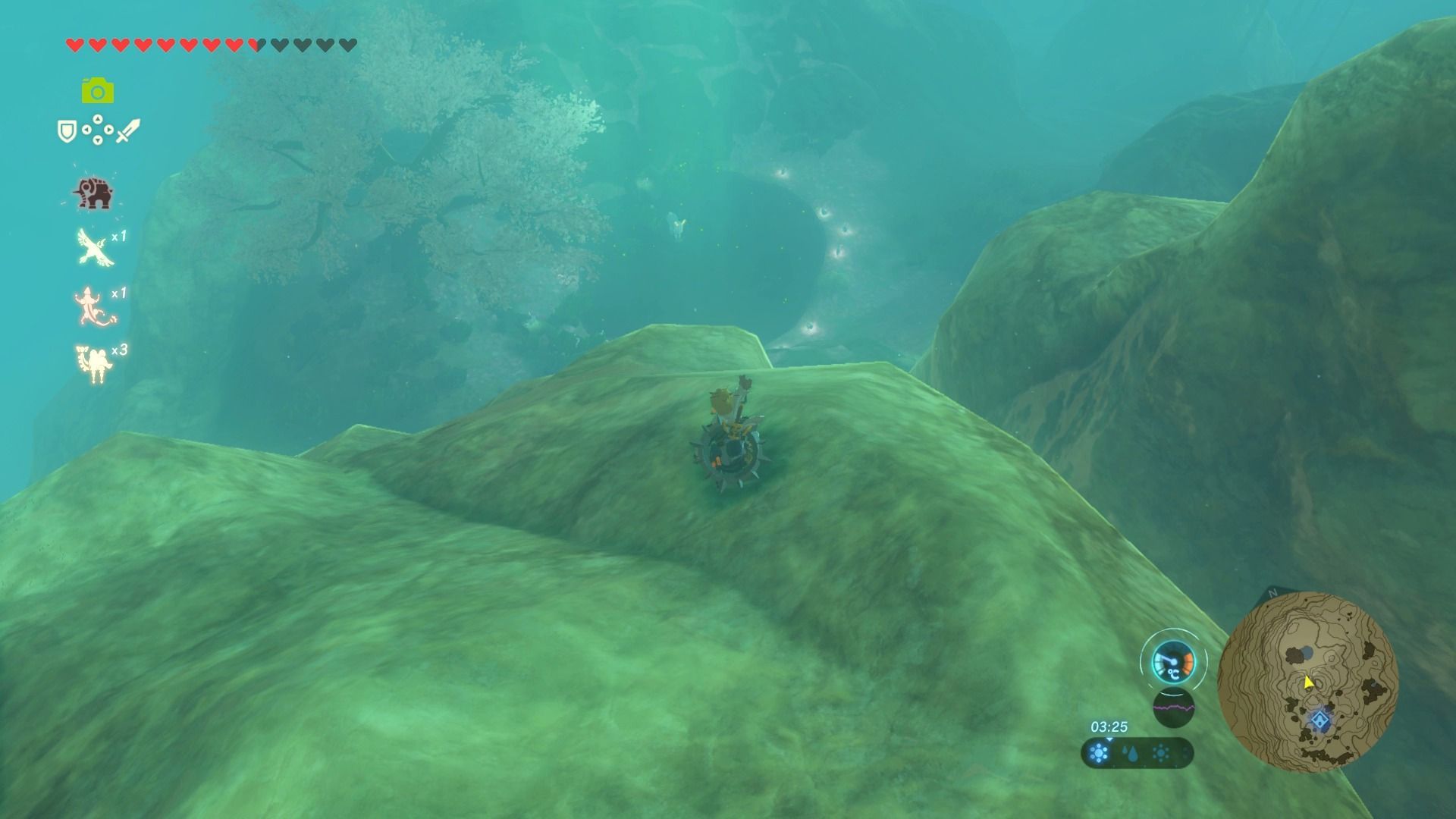The image size is (1456, 819).
Task: Choose the lizard champion ability icon
Action: coord(94,305)
